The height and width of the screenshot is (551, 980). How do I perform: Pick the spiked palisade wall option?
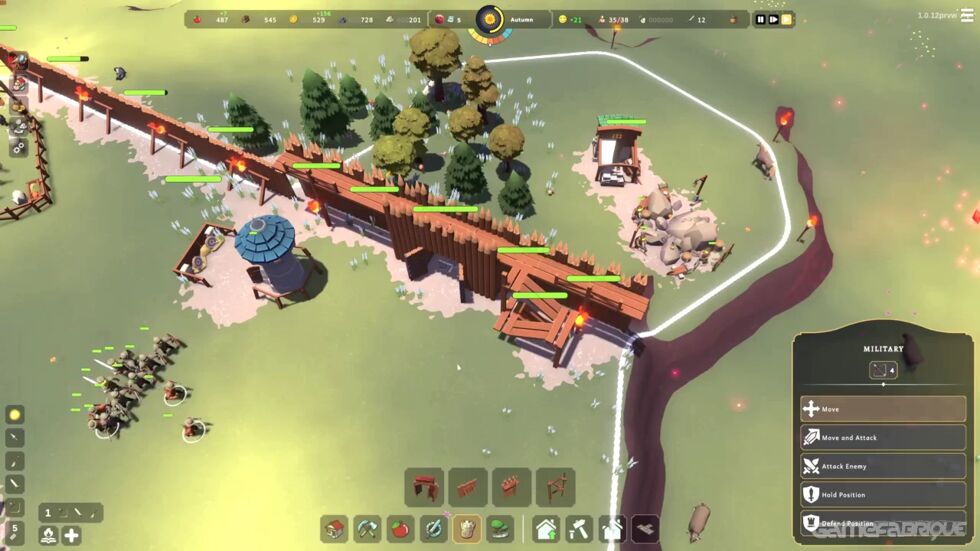tap(511, 487)
